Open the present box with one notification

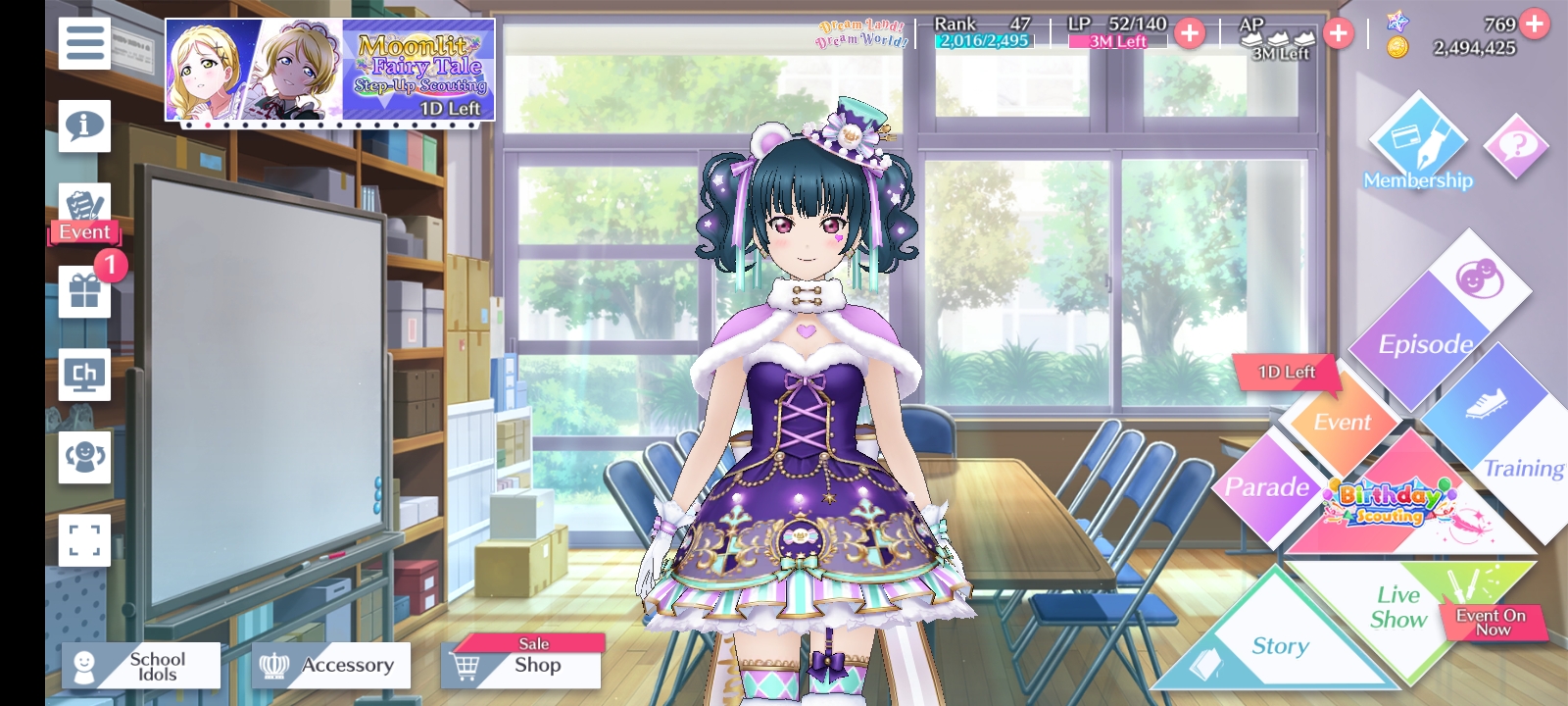click(x=84, y=292)
